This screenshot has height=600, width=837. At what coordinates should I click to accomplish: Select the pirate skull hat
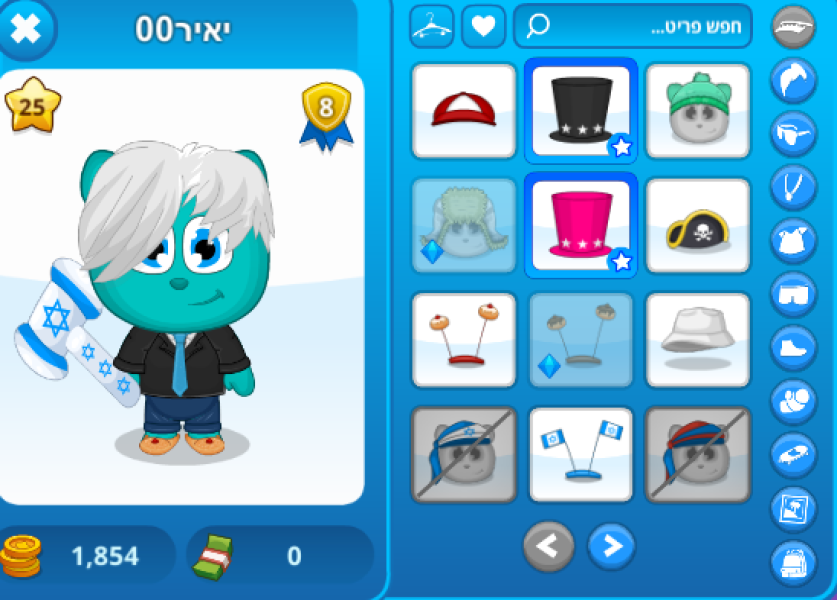697,226
